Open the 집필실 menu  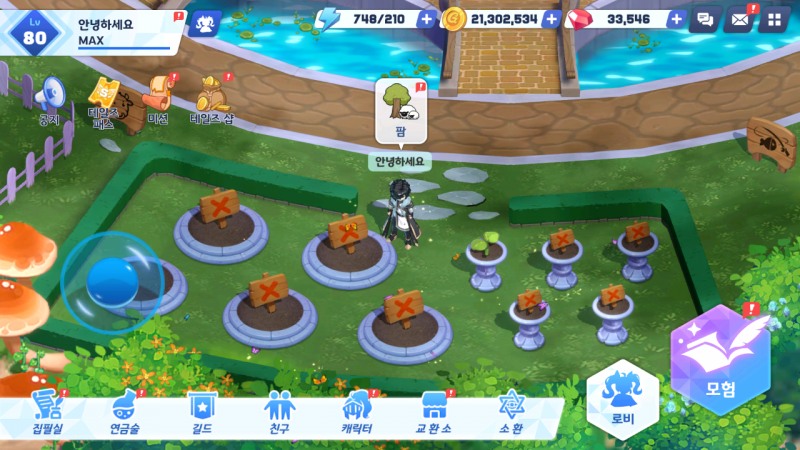[x=47, y=411]
